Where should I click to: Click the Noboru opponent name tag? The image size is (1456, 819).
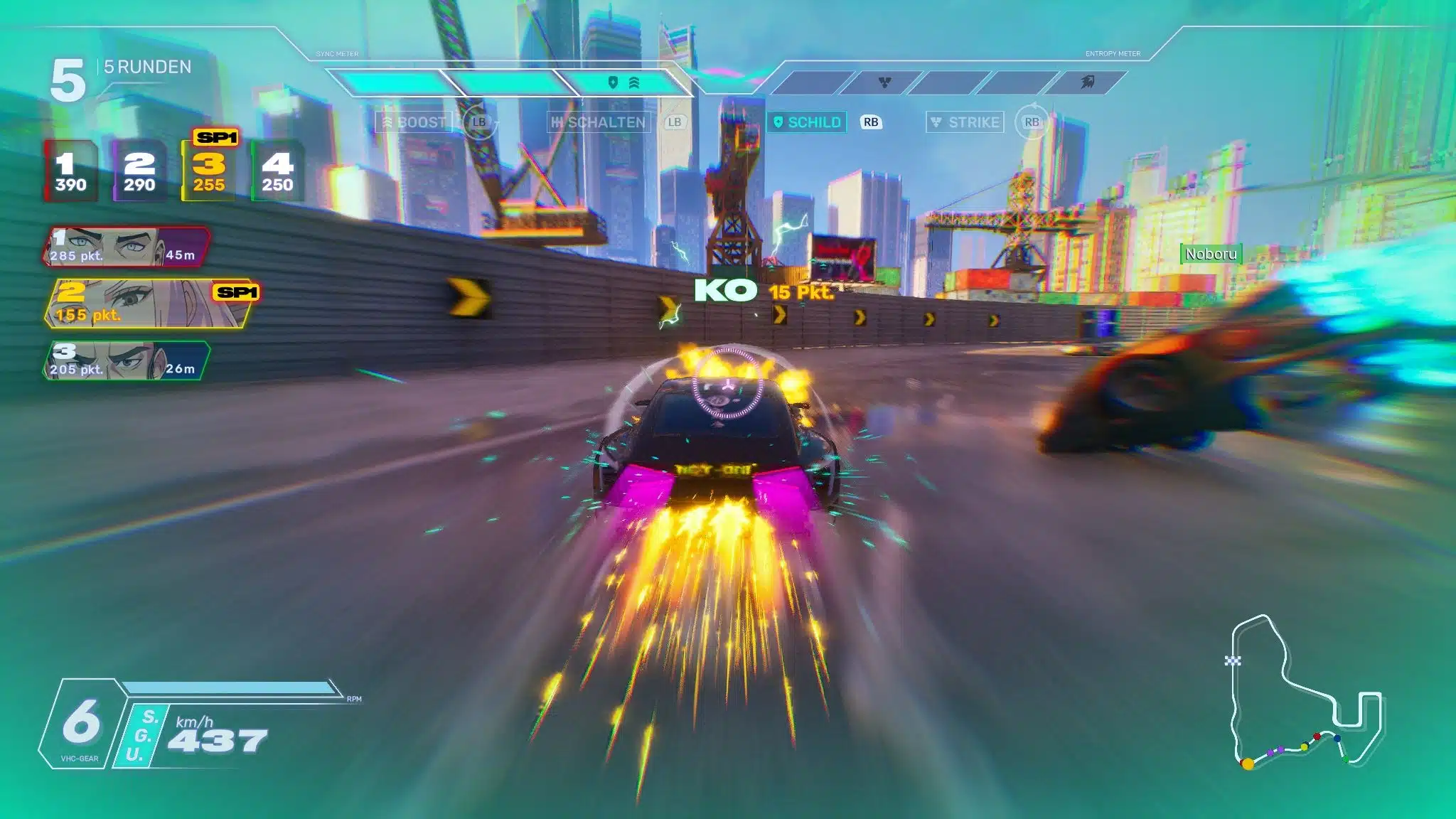click(1211, 254)
